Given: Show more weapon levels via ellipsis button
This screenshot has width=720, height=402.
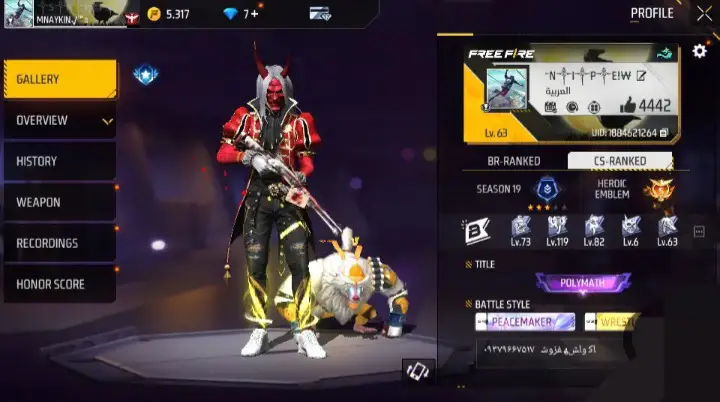Looking at the screenshot, I should pyautogui.click(x=699, y=231).
